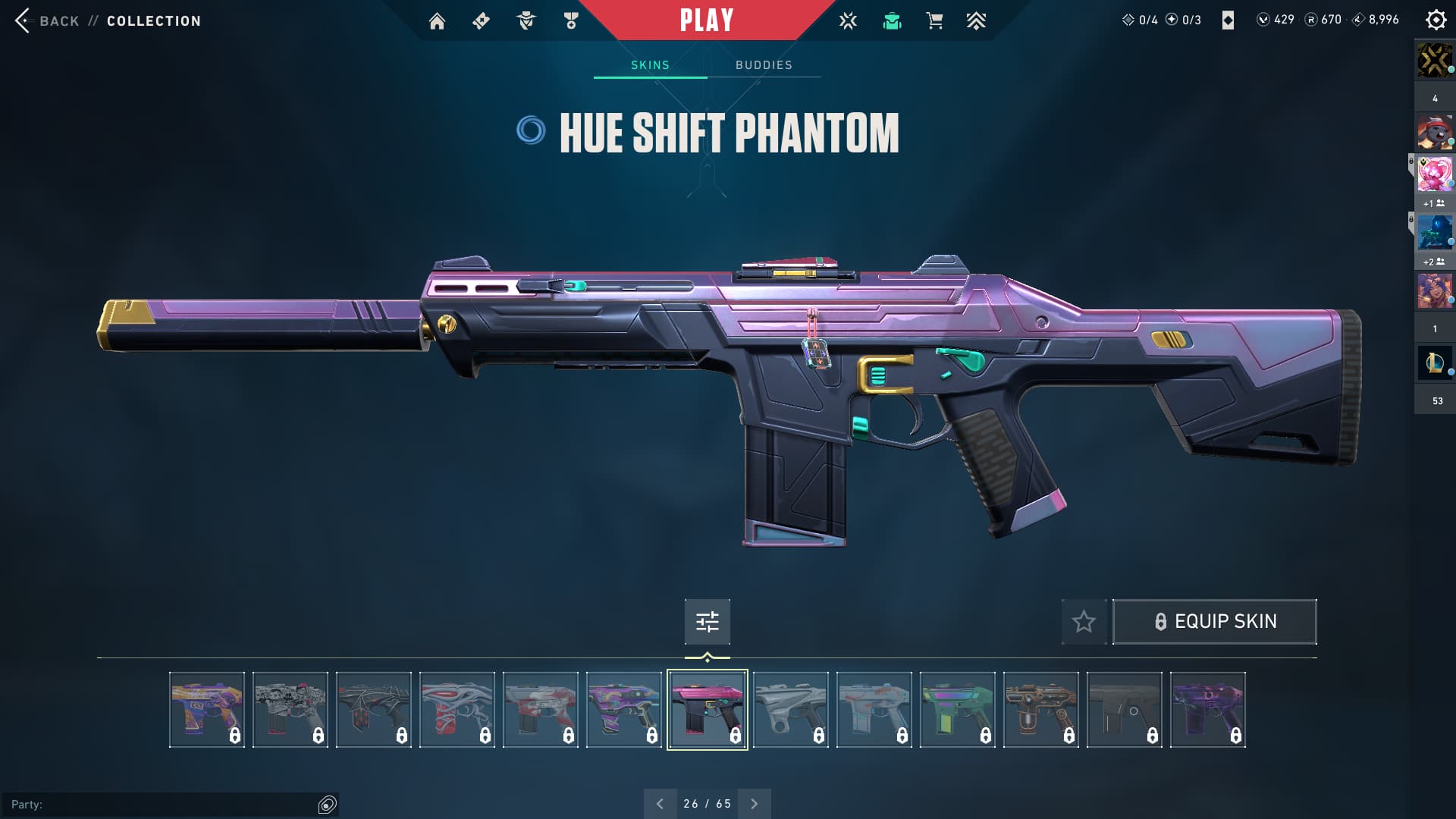Open the pink-haired friend avatar
Viewport: 1456px width, 819px height.
click(1434, 174)
